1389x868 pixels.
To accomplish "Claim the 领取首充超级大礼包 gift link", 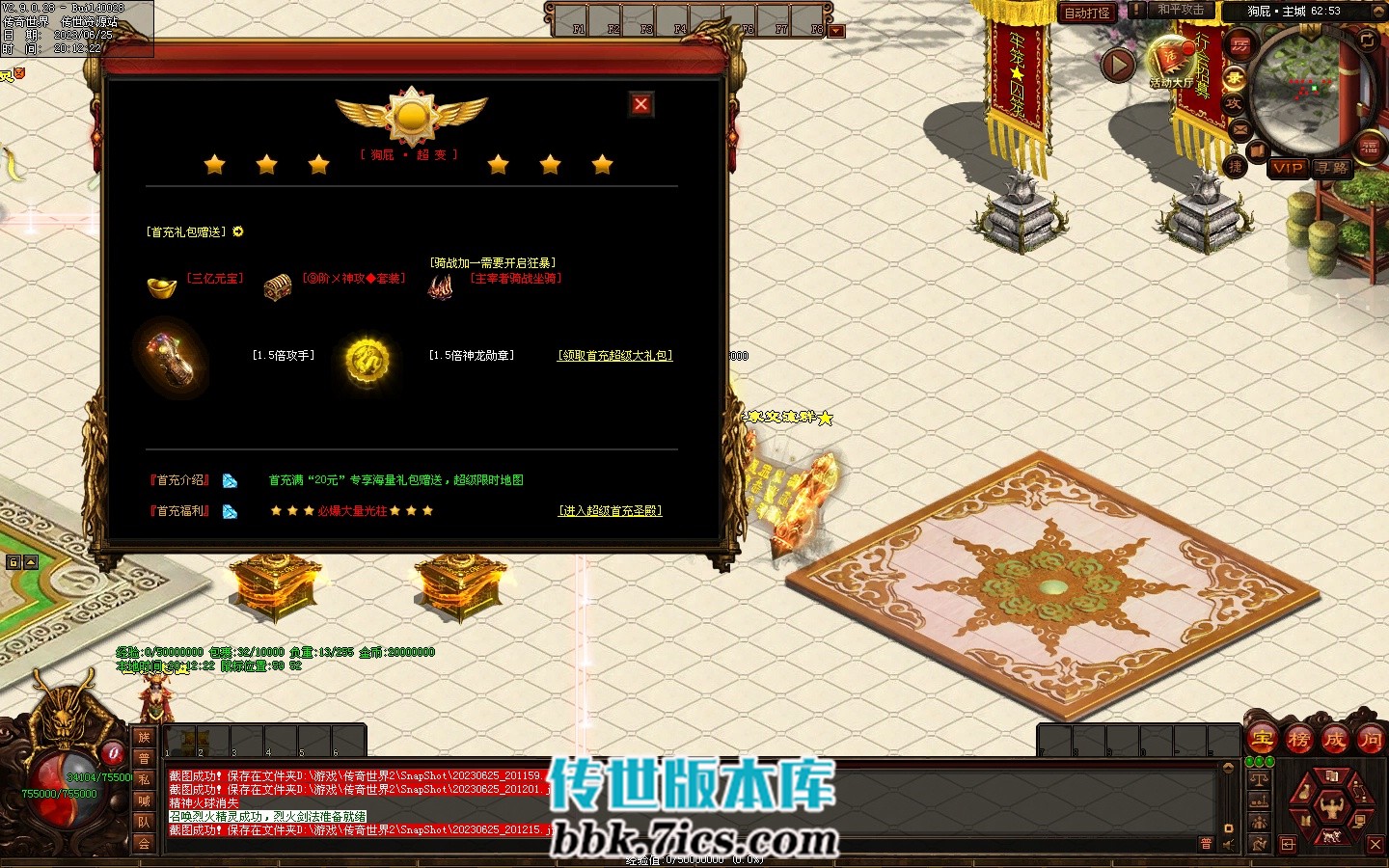I will click(614, 356).
